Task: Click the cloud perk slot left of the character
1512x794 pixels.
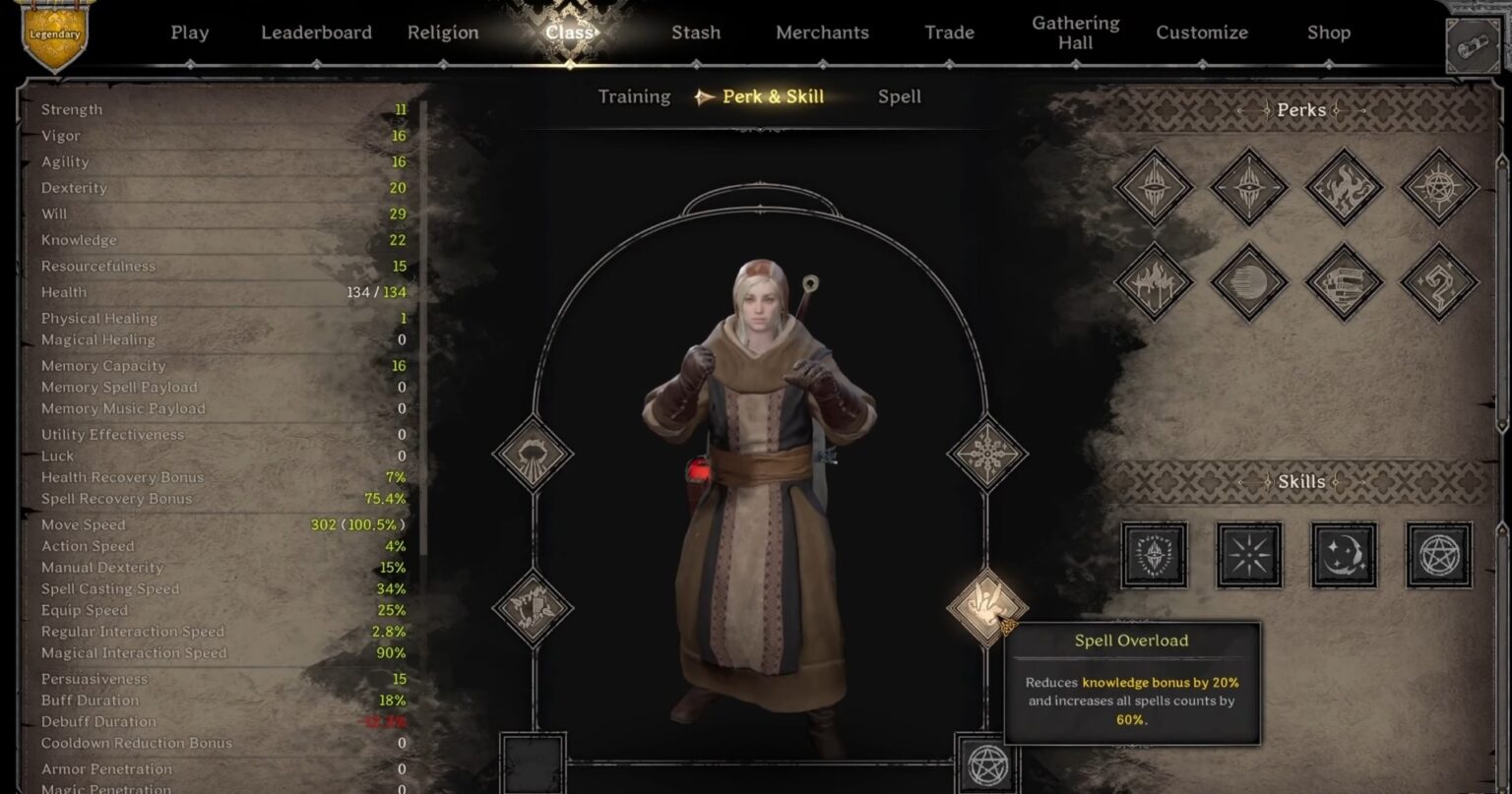Action: click(535, 454)
